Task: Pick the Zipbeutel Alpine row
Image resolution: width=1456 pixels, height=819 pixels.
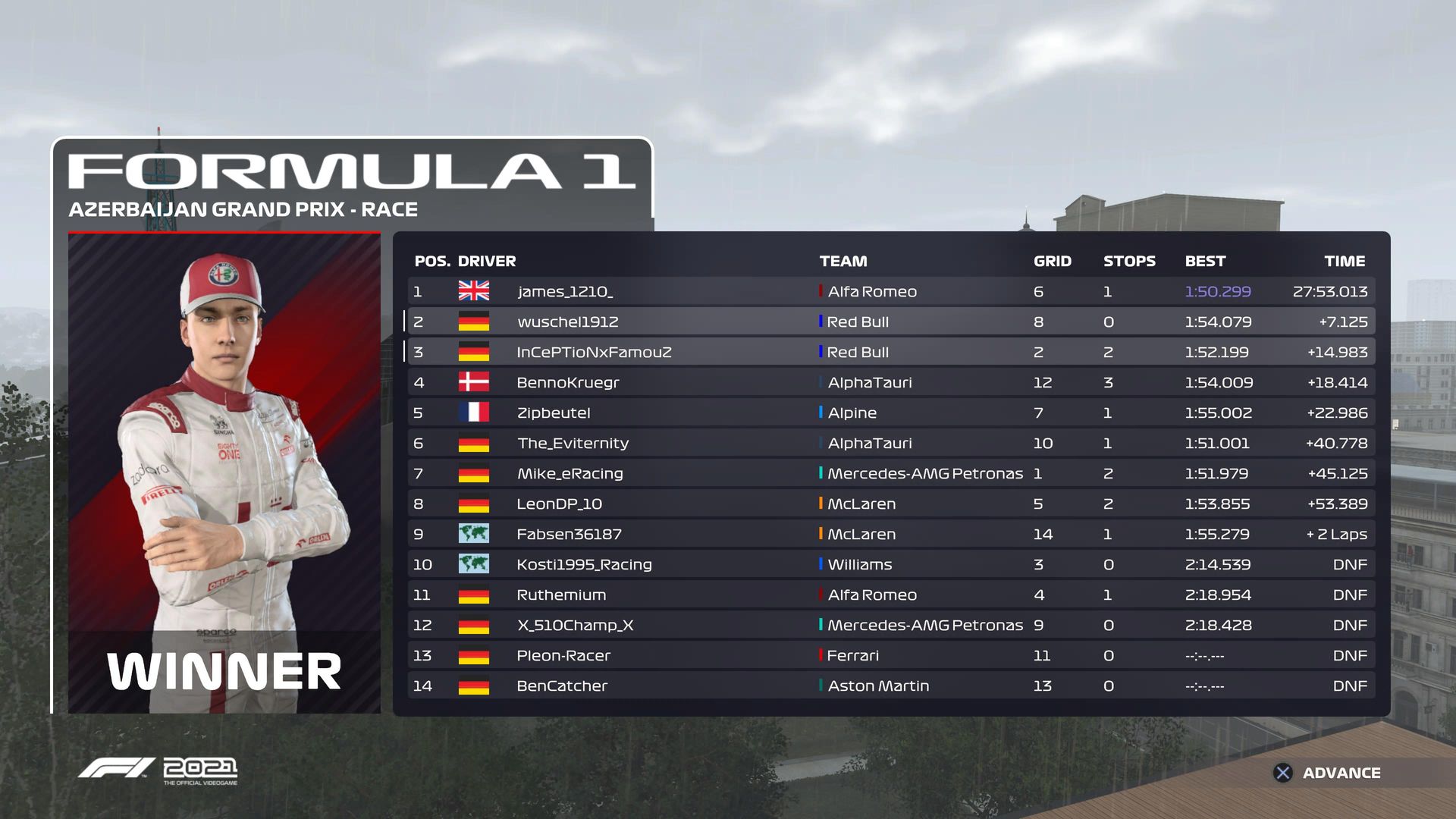Action: click(x=890, y=413)
